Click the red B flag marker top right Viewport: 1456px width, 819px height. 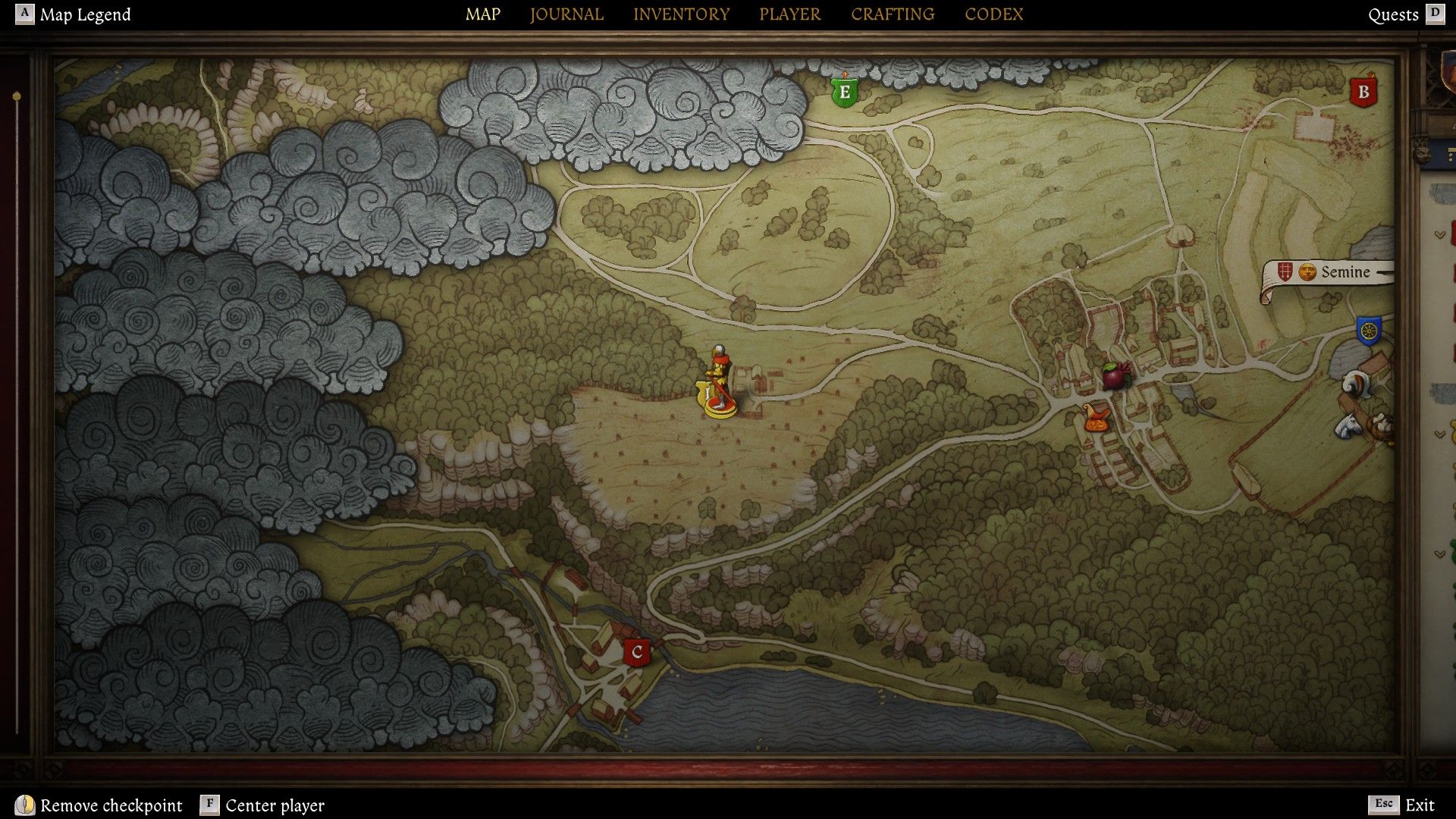pyautogui.click(x=1363, y=92)
